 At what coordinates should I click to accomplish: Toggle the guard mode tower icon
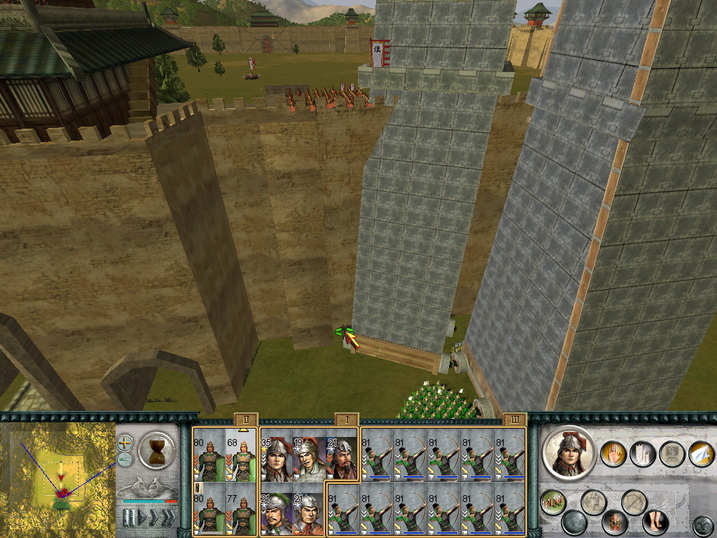pyautogui.click(x=642, y=455)
